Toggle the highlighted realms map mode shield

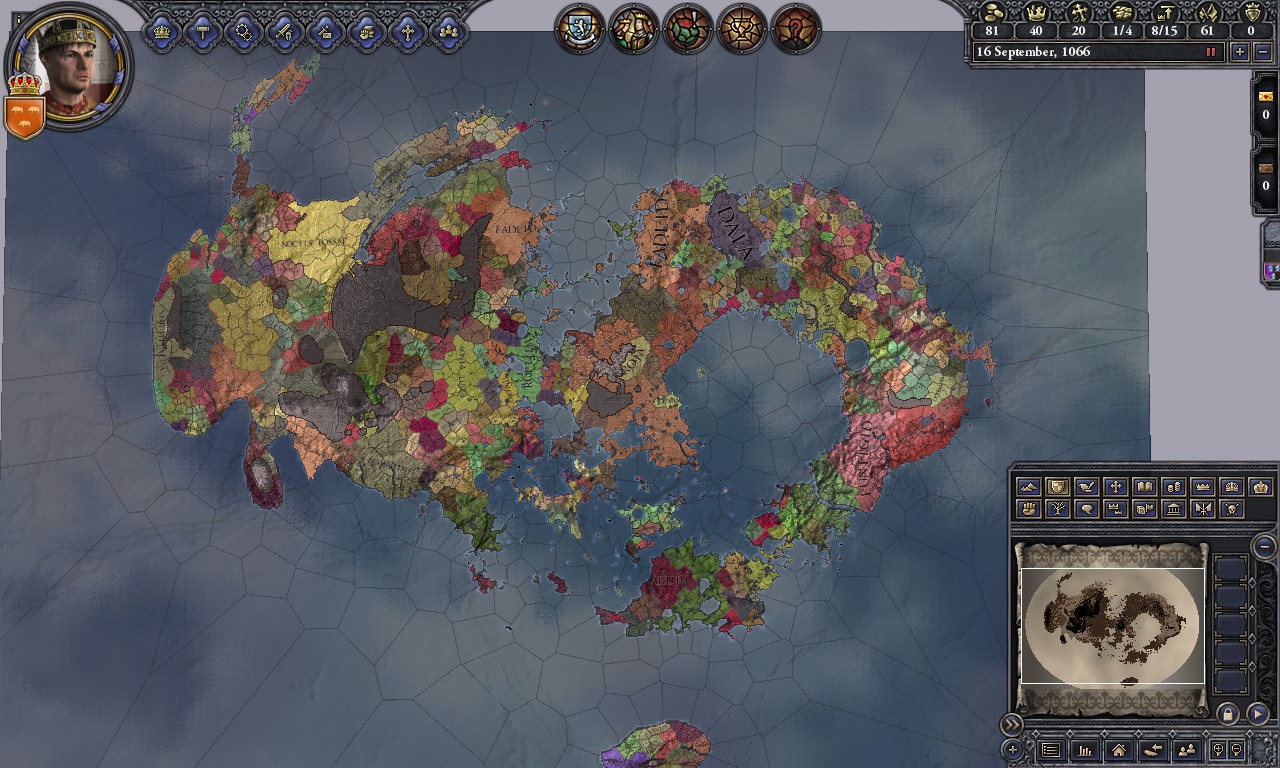click(1057, 486)
